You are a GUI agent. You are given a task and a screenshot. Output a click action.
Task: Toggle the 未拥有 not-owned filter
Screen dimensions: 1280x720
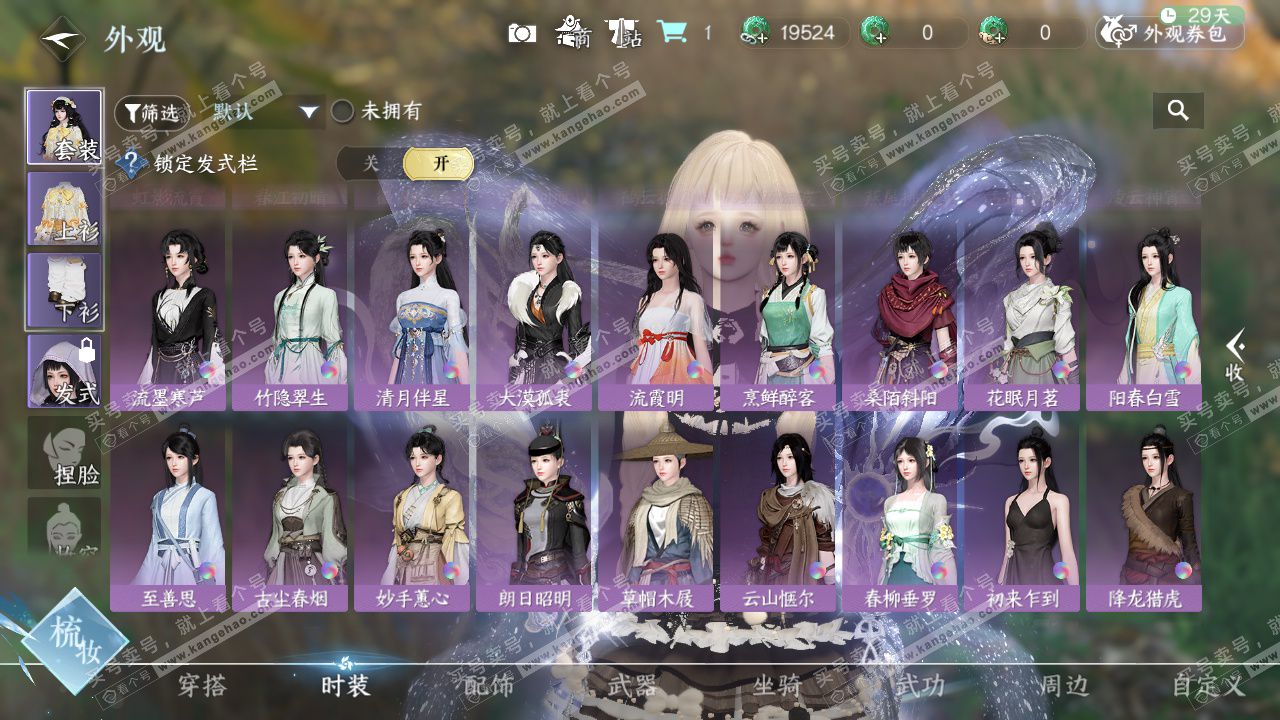click(343, 111)
